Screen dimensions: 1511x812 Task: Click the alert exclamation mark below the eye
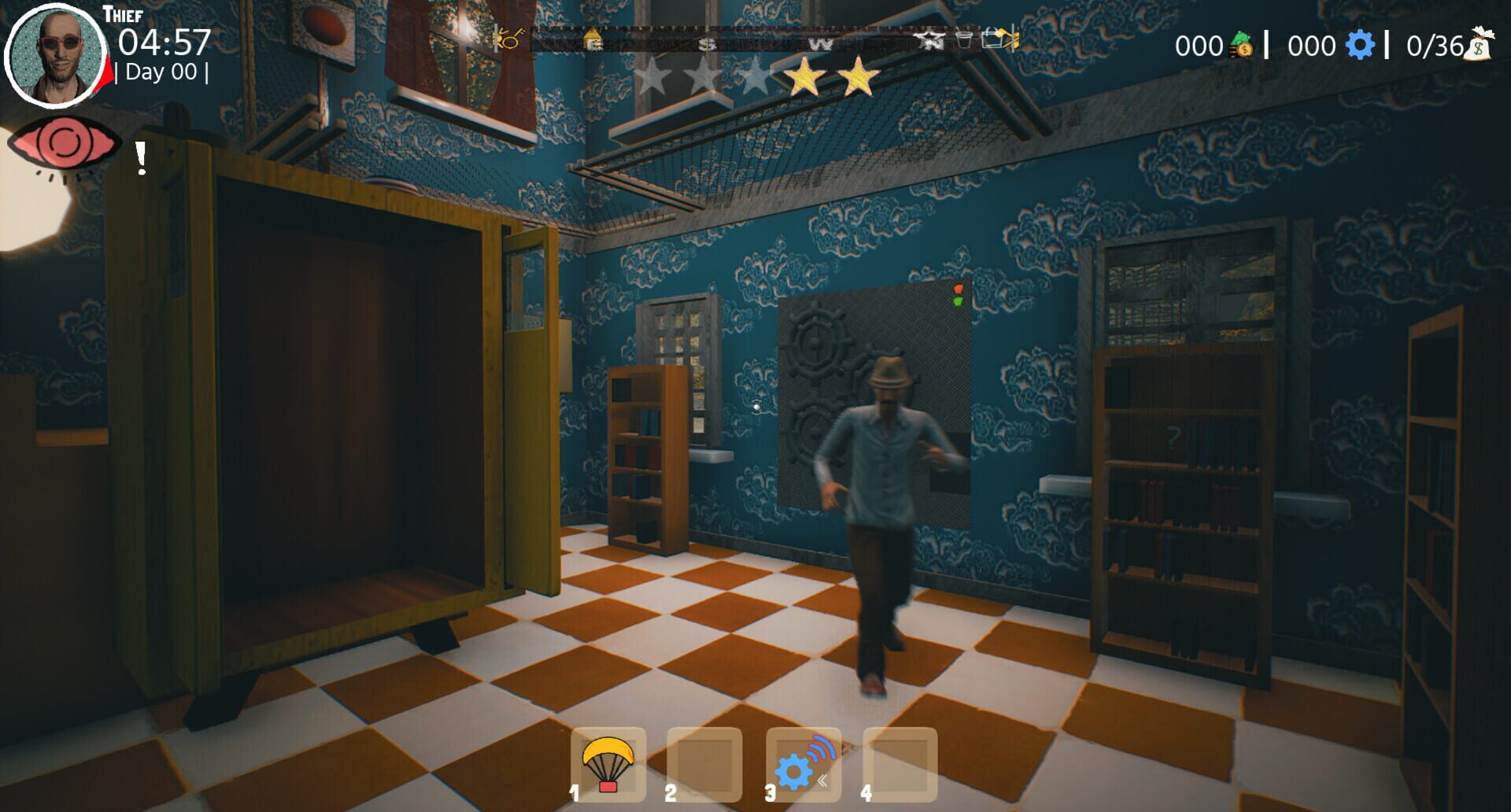pos(142,157)
